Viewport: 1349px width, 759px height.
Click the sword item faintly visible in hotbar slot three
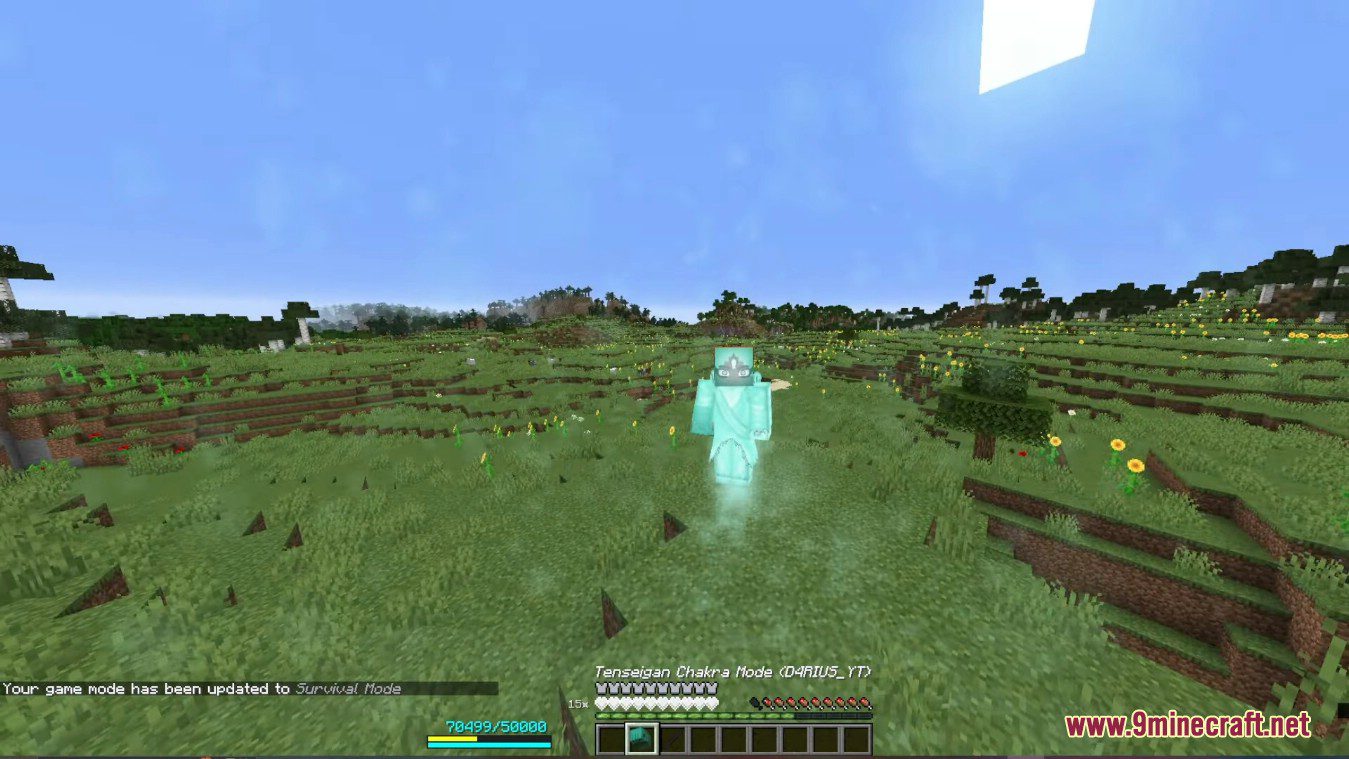(676, 738)
